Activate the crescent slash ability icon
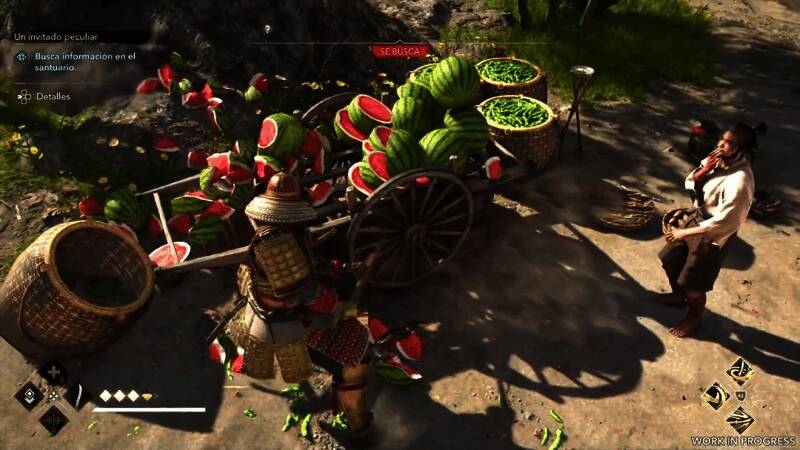 point(715,396)
